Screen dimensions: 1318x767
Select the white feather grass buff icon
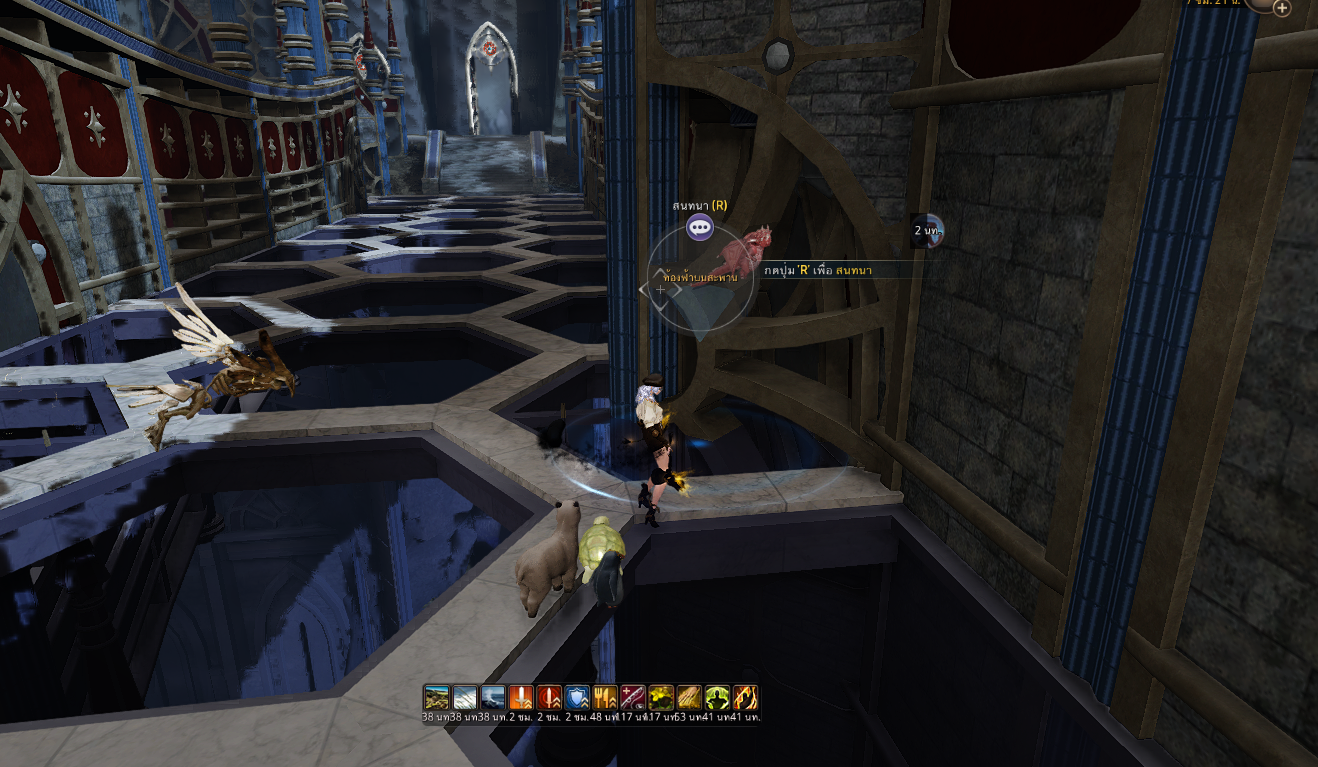tap(465, 697)
